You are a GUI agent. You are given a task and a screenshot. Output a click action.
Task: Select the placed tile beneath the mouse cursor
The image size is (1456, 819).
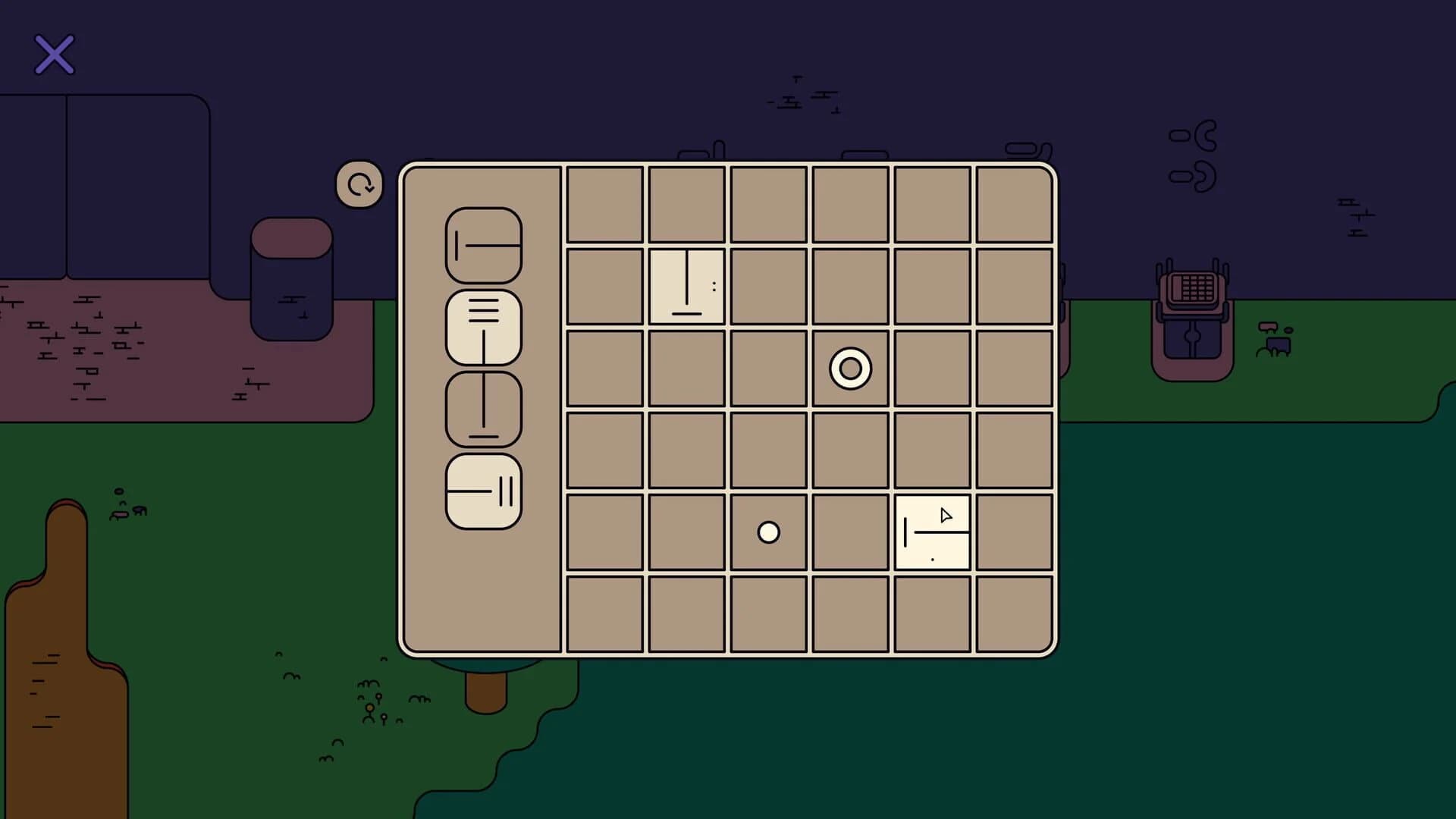point(933,531)
